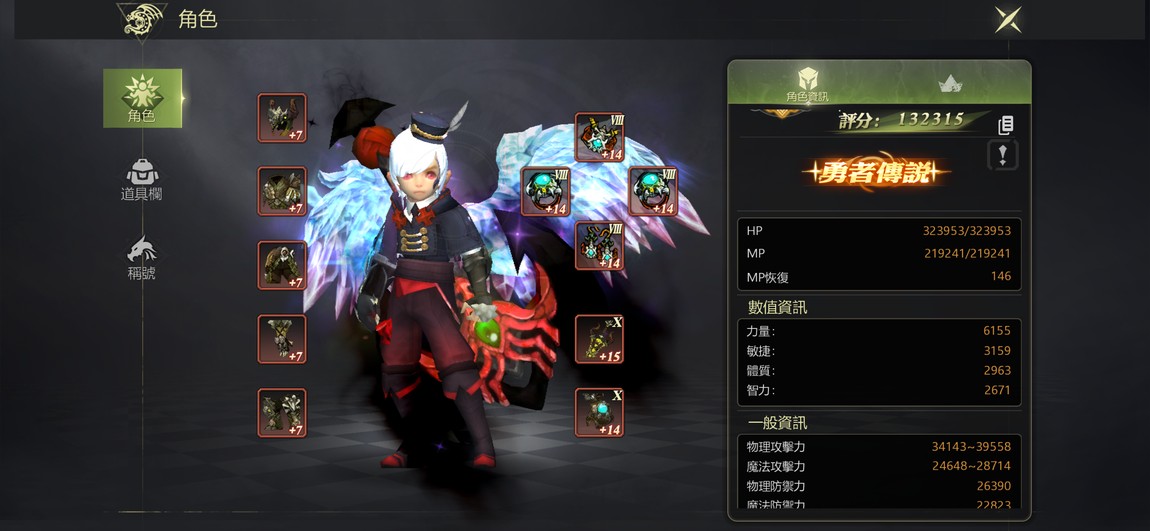Viewport: 1150px width, 531px height.
Task: Click the copy pages icon beside score
Action: click(x=1006, y=125)
